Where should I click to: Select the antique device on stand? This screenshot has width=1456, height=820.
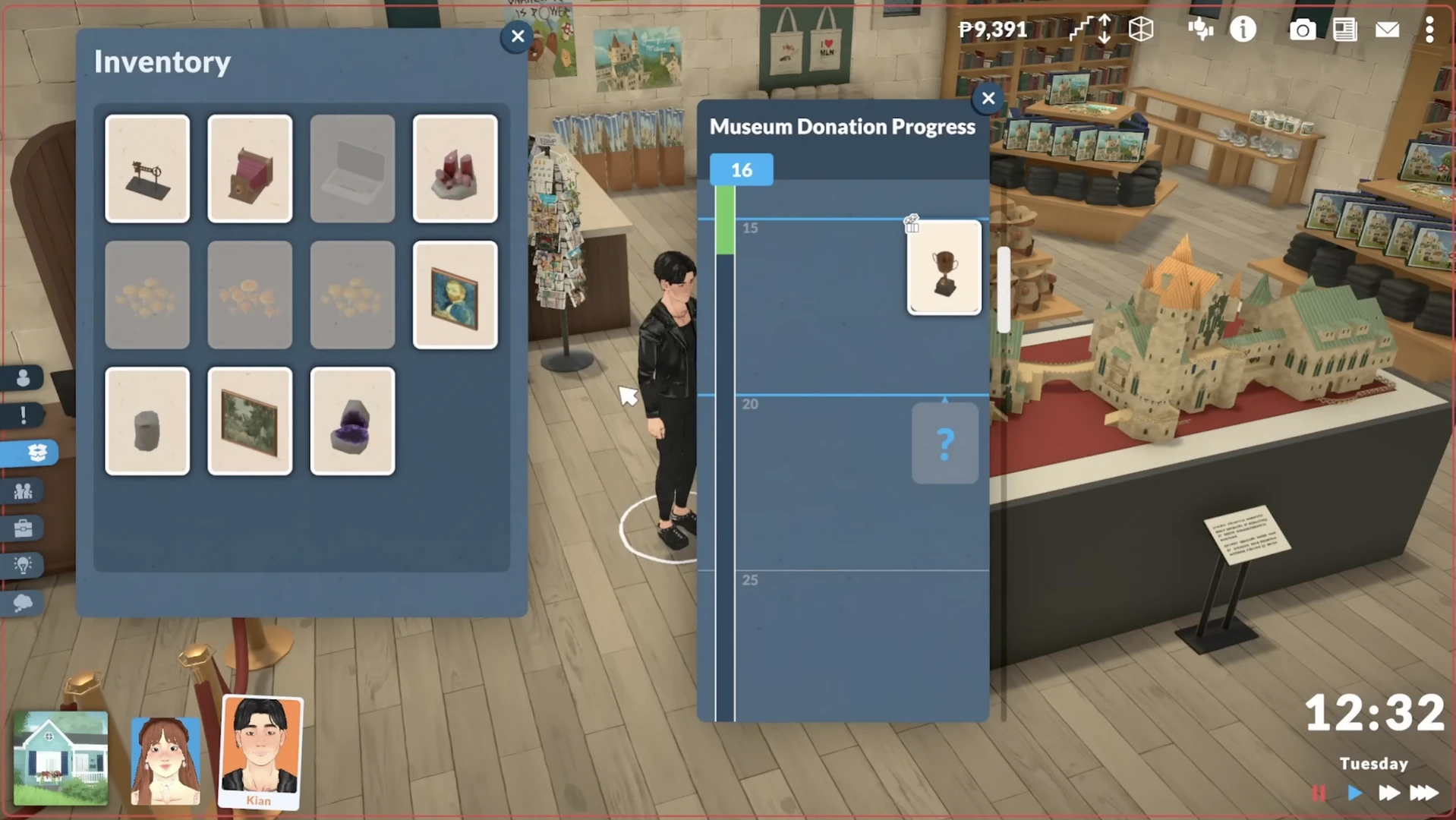point(147,169)
